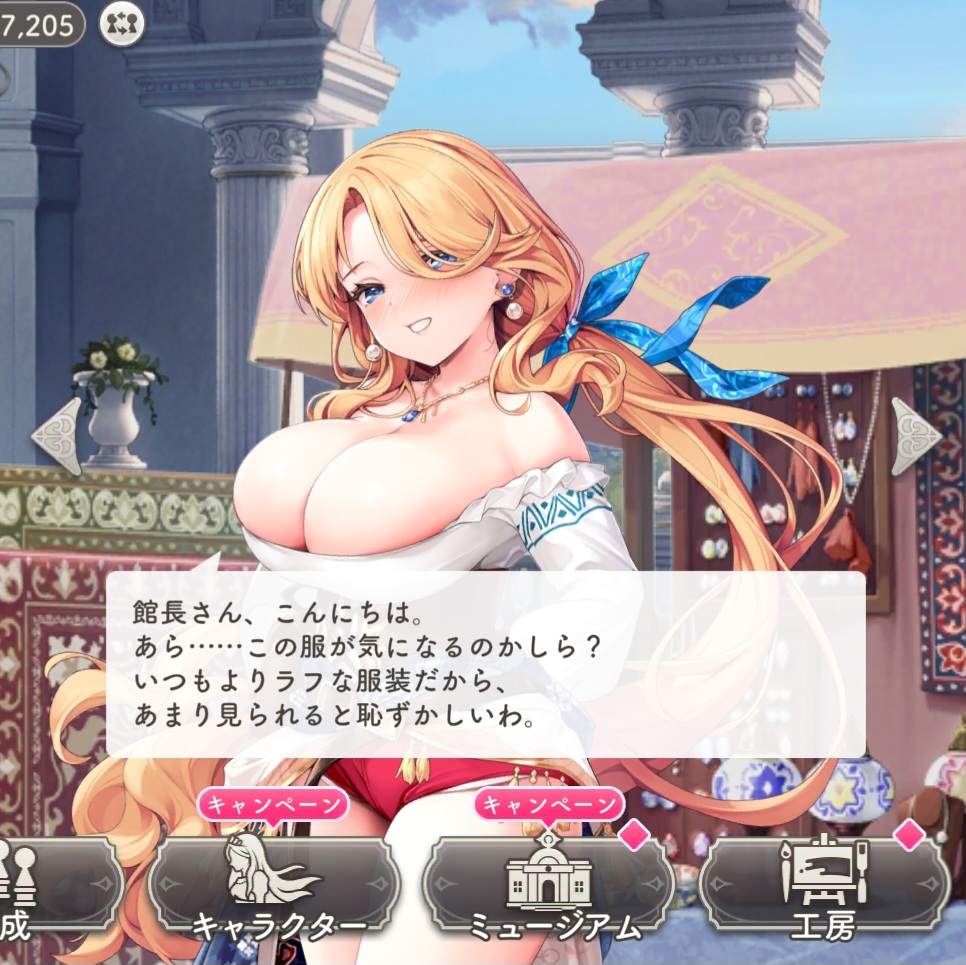
Task: Dismiss the 館長さん greeting dialogue box
Action: [x=485, y=664]
